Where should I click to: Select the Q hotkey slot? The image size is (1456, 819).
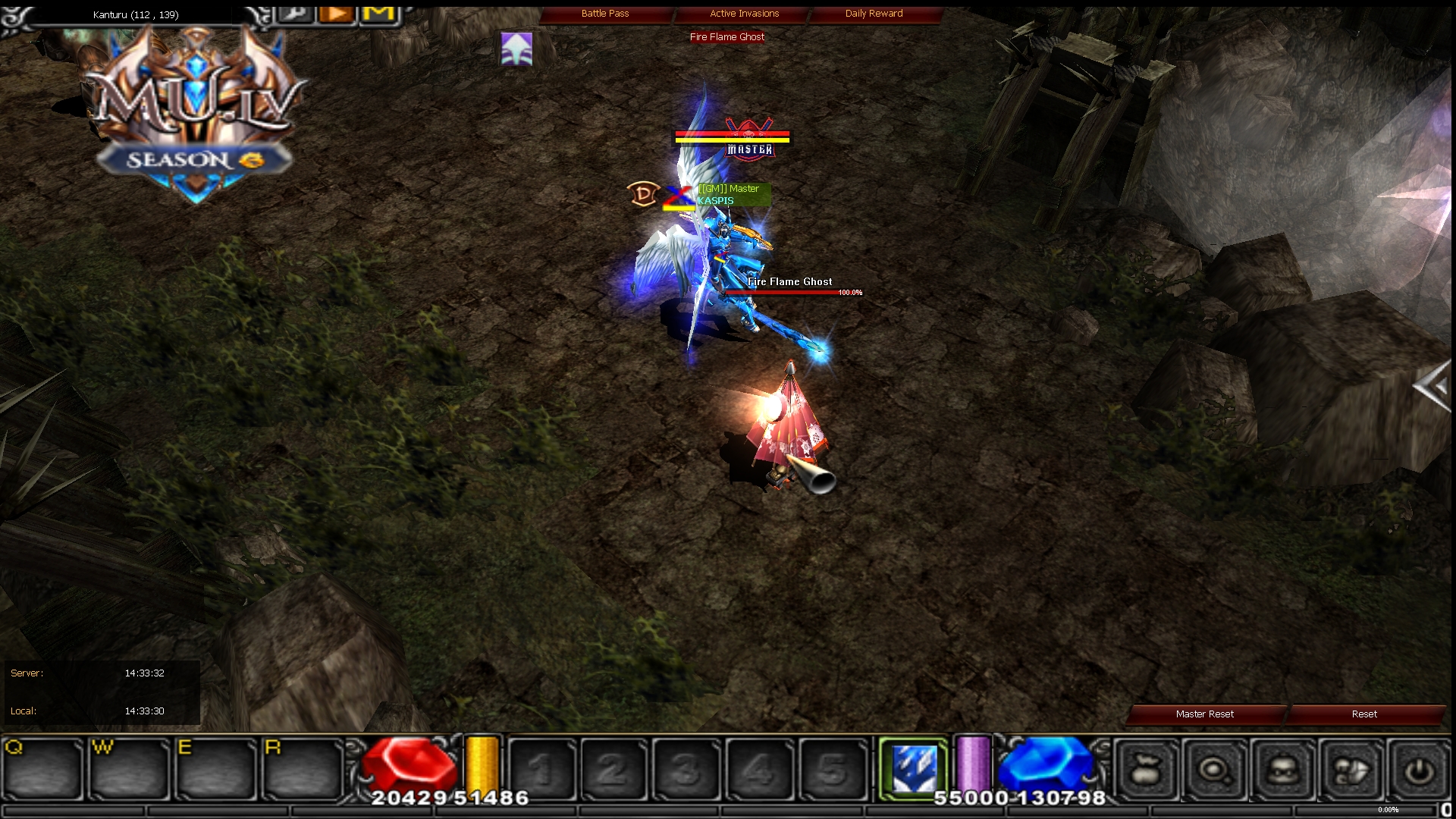point(42,769)
